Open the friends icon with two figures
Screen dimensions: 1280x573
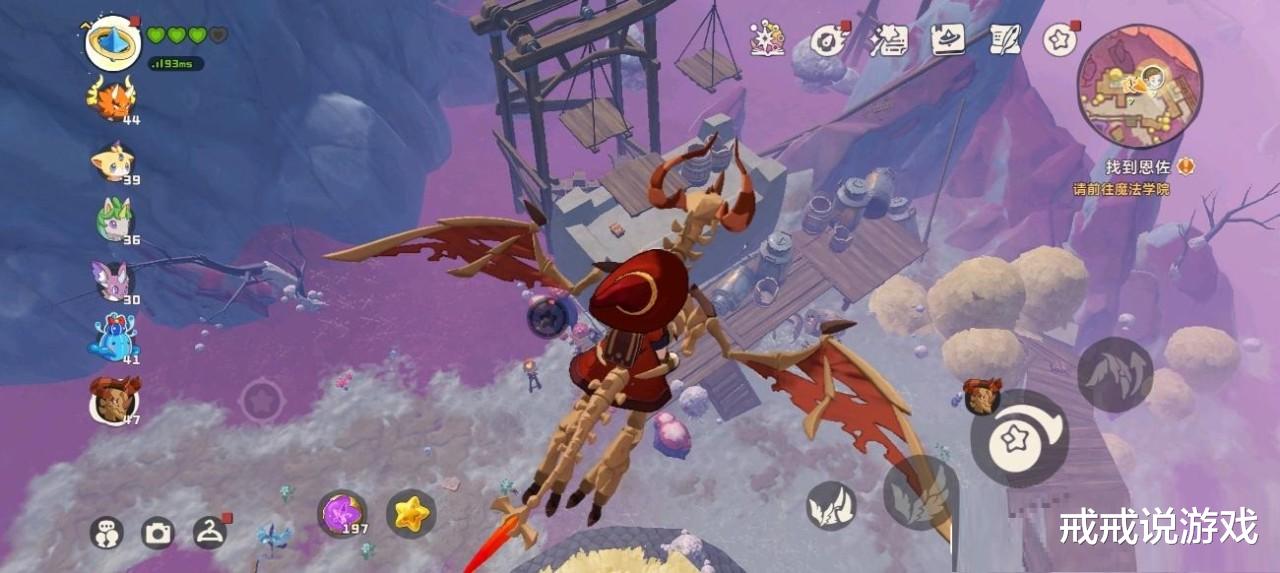point(106,532)
